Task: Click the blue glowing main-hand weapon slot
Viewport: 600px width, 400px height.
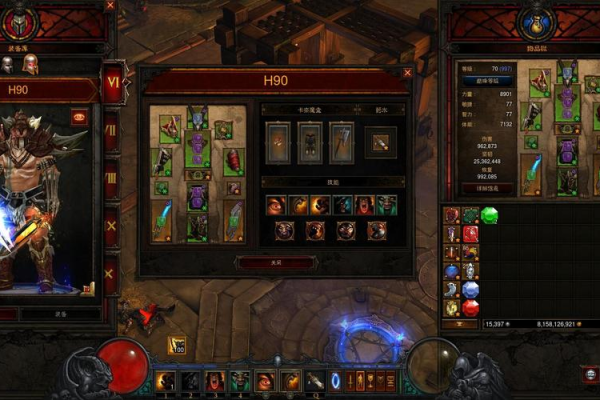Action: pyautogui.click(x=162, y=220)
